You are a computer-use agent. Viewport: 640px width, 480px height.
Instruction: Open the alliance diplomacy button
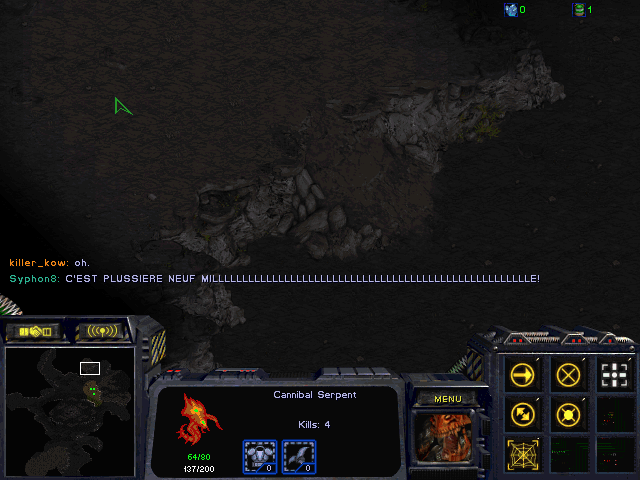(x=33, y=331)
